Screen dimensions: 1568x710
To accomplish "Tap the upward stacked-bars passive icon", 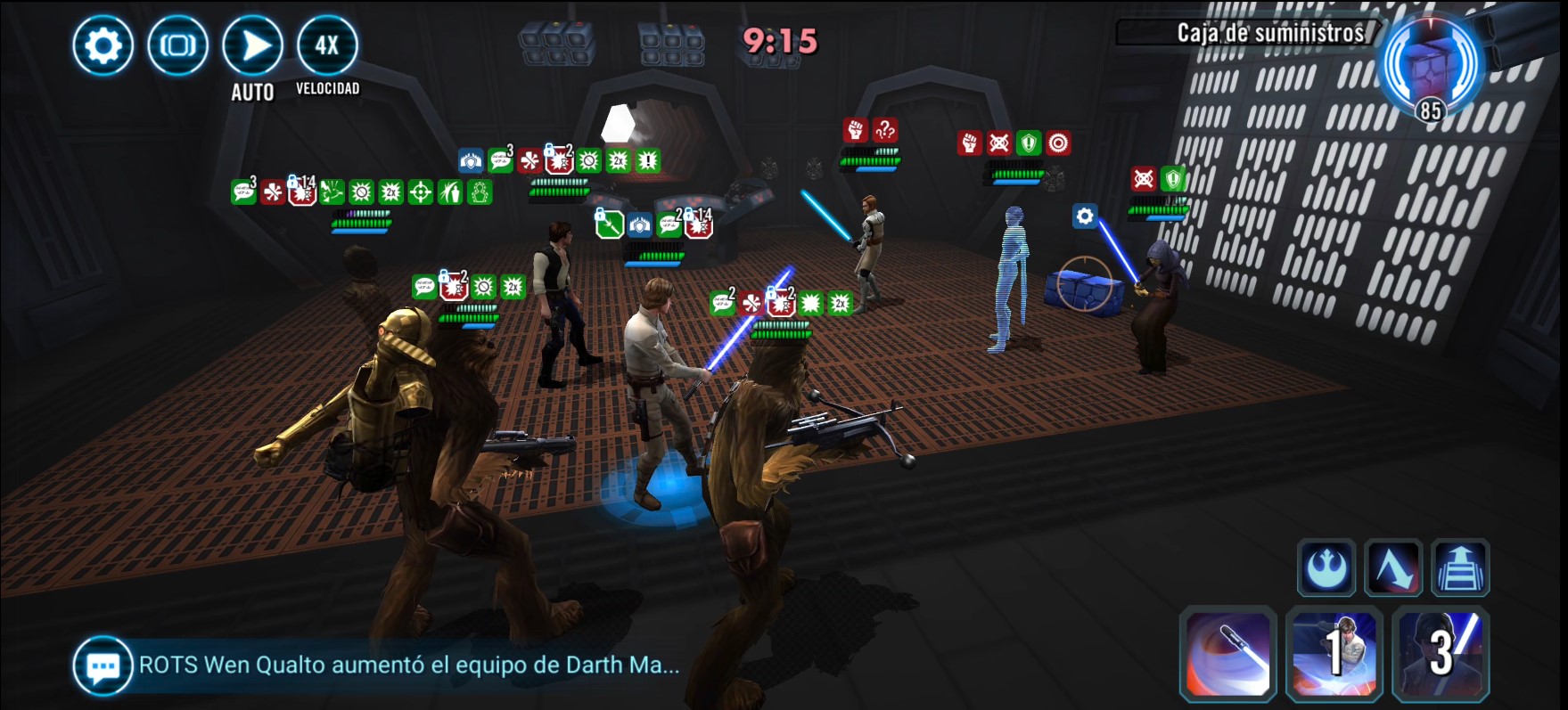I will tap(1460, 567).
